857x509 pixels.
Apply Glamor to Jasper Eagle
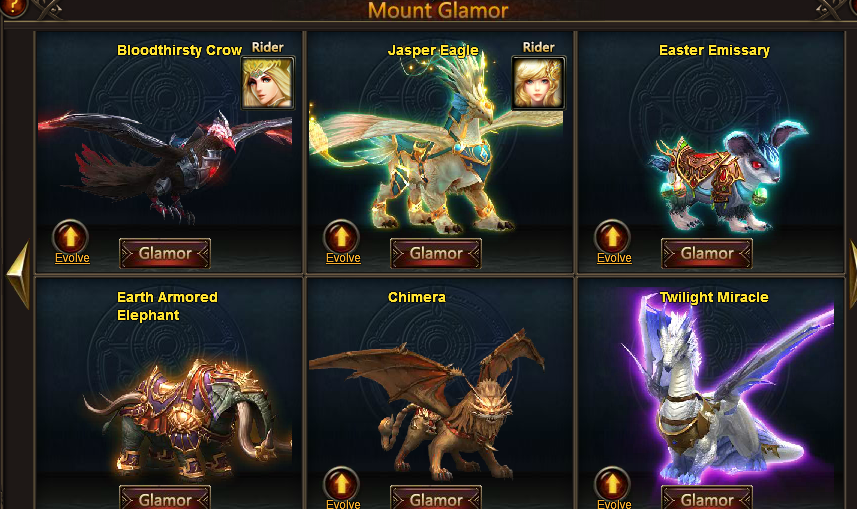click(436, 254)
